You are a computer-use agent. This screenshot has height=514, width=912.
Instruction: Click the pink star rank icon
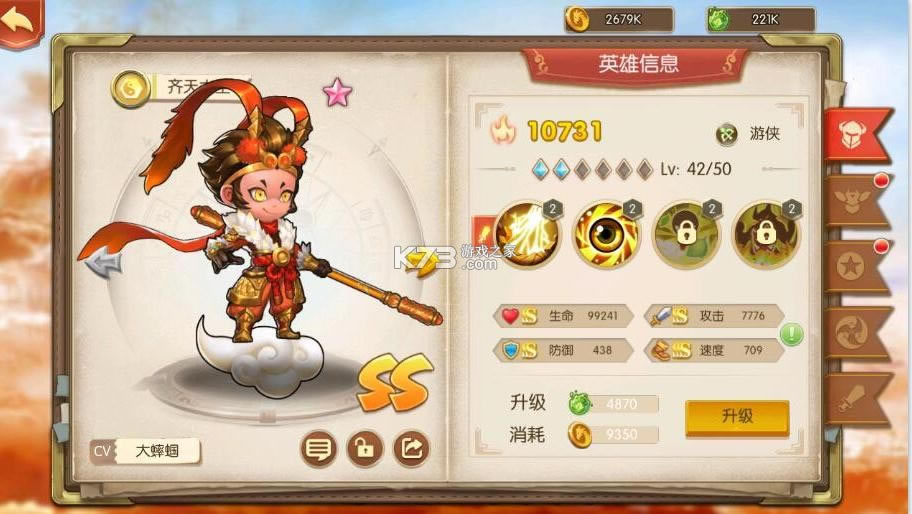coord(338,93)
